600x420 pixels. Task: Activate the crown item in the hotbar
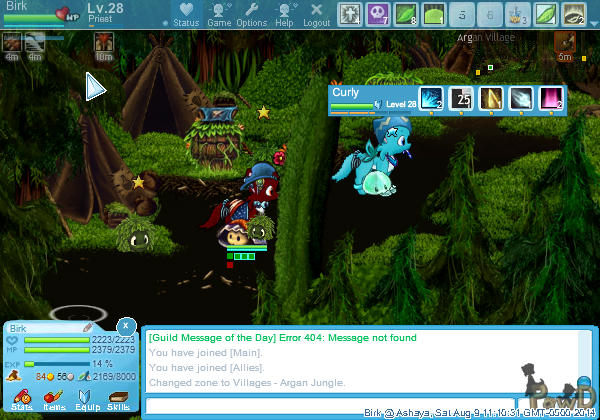click(517, 14)
